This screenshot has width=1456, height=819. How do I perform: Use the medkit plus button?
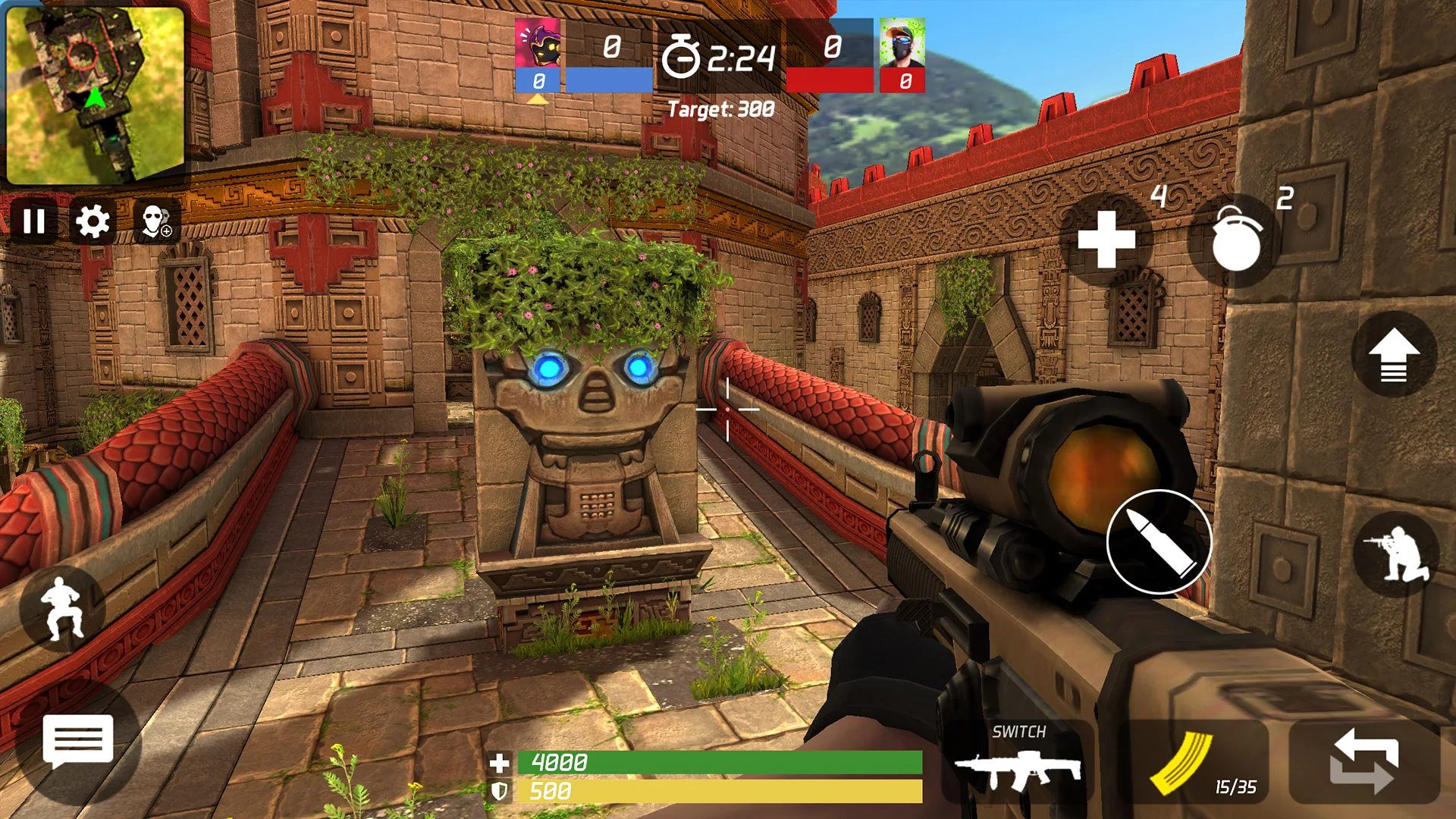[x=1106, y=240]
